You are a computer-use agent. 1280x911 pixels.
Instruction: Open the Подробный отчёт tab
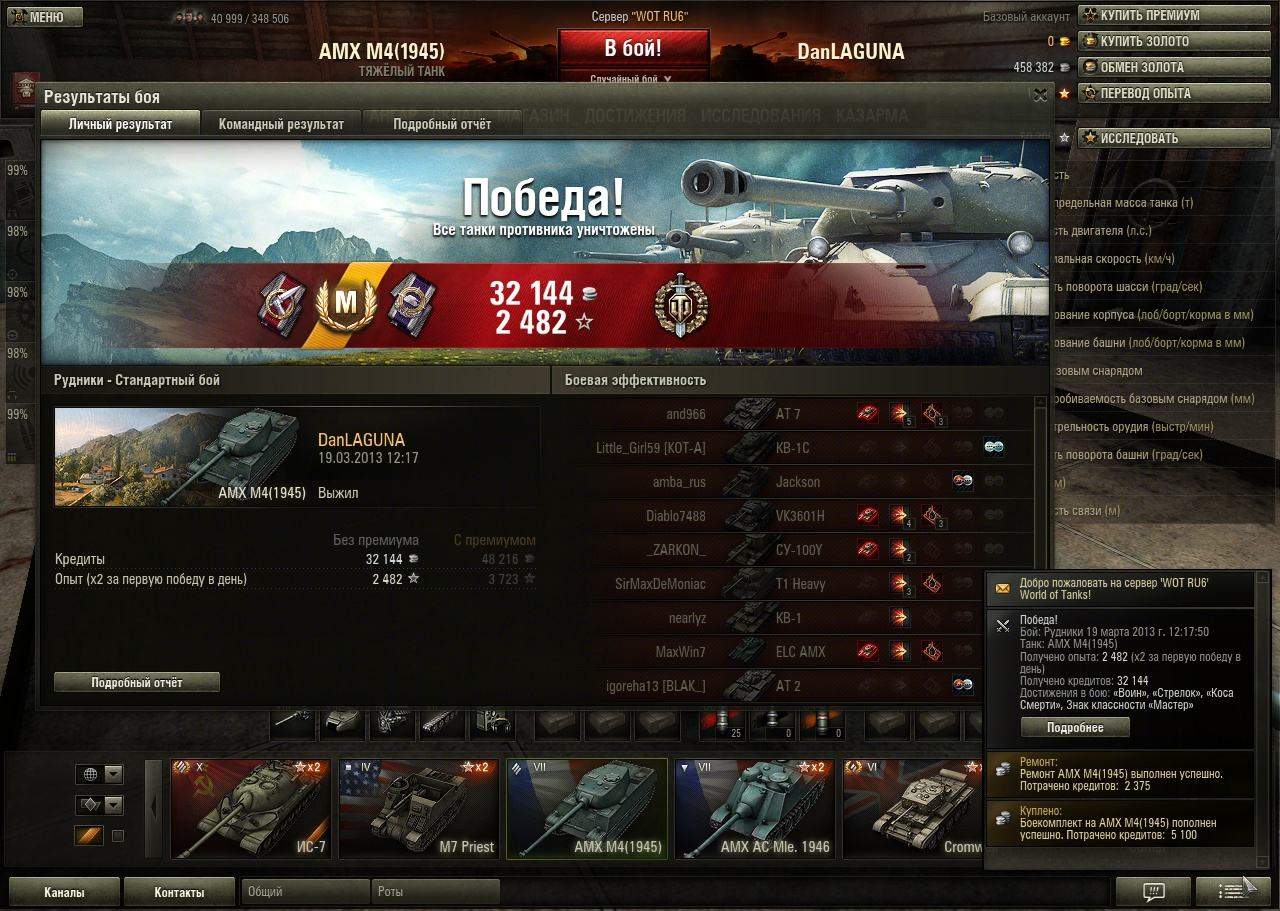[442, 124]
